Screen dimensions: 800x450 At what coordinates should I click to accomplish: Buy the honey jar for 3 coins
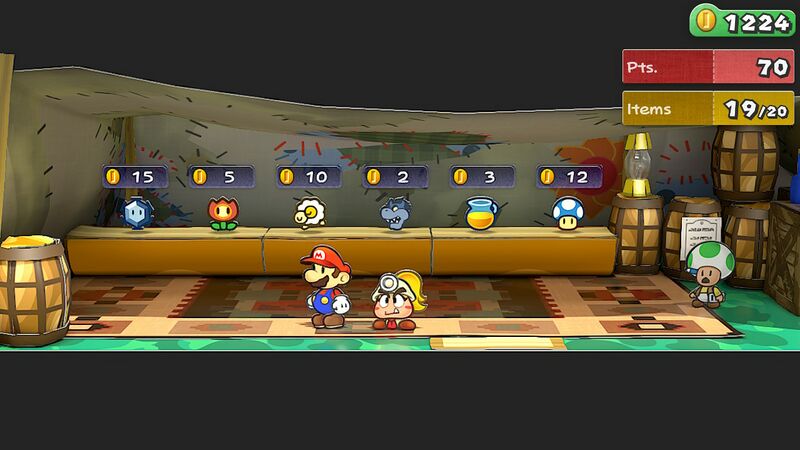tap(481, 212)
